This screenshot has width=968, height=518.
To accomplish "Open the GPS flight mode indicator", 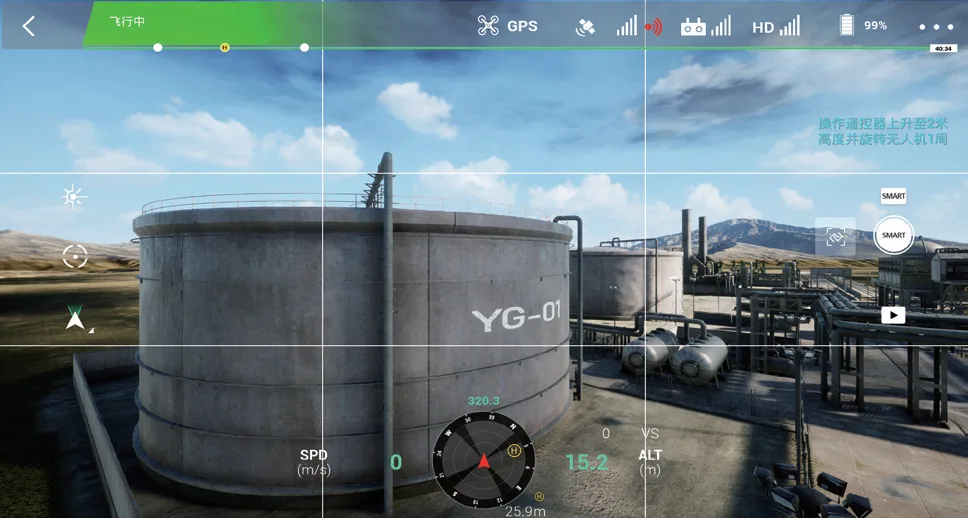I will (x=507, y=26).
